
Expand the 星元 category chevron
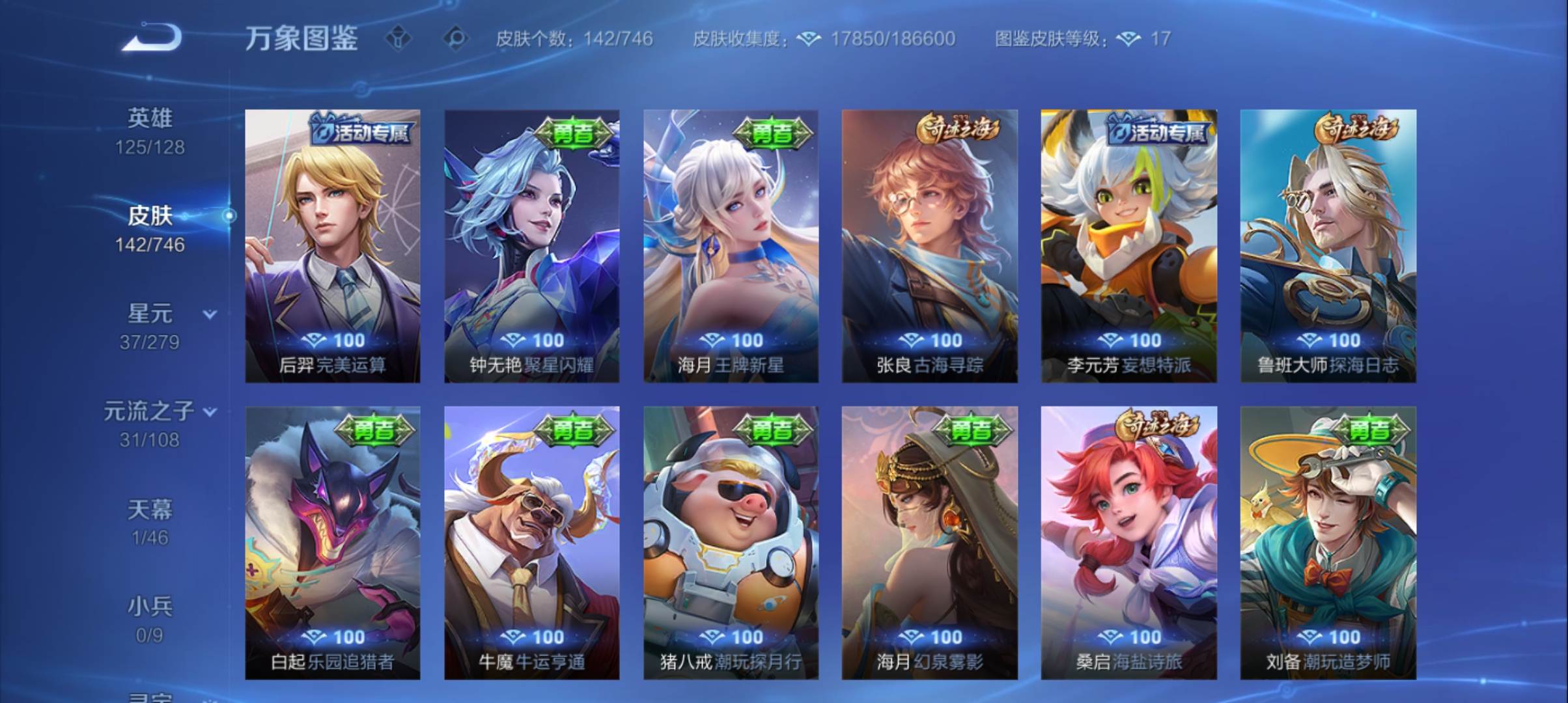pos(208,312)
